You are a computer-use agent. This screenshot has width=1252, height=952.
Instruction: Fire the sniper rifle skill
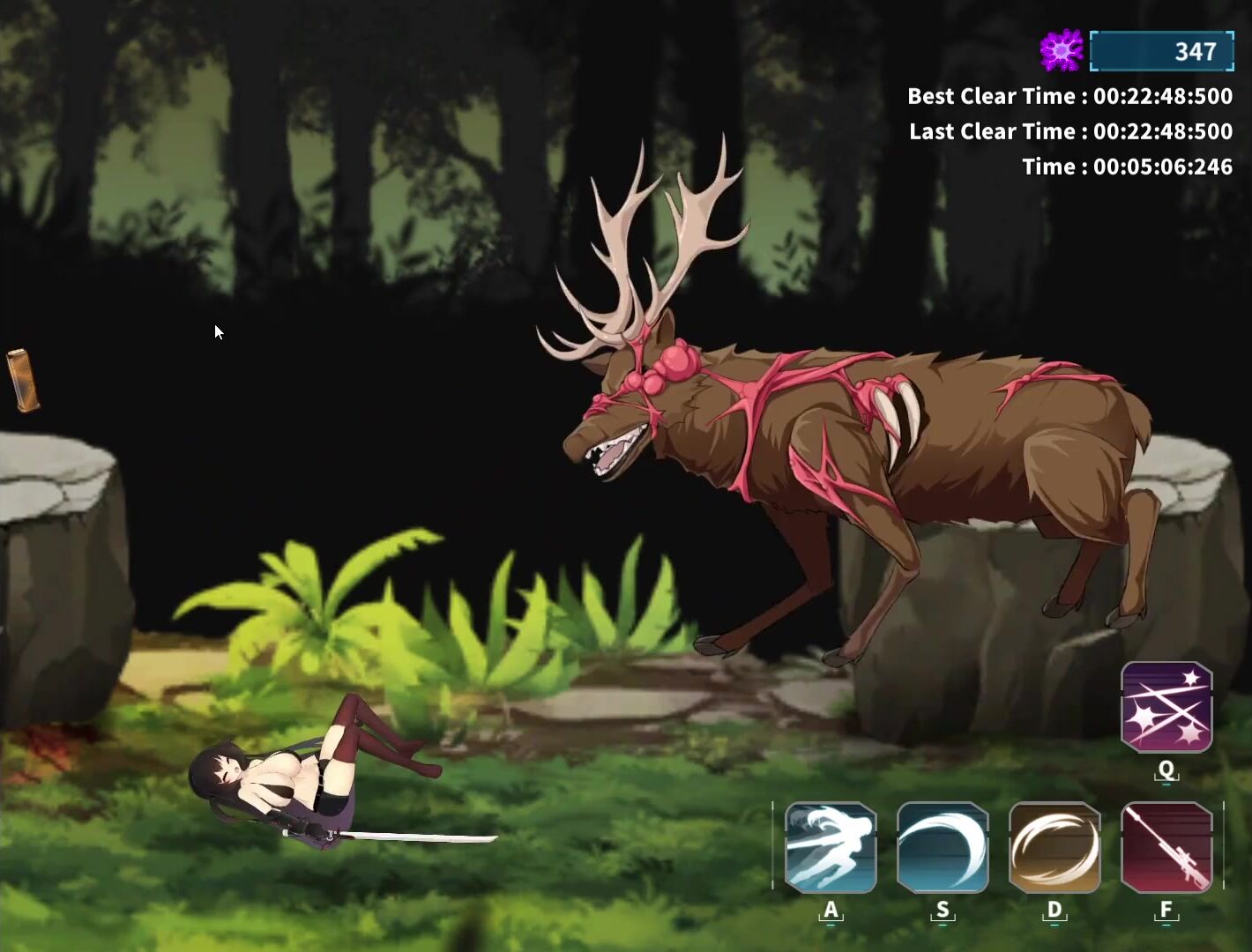coord(1166,847)
